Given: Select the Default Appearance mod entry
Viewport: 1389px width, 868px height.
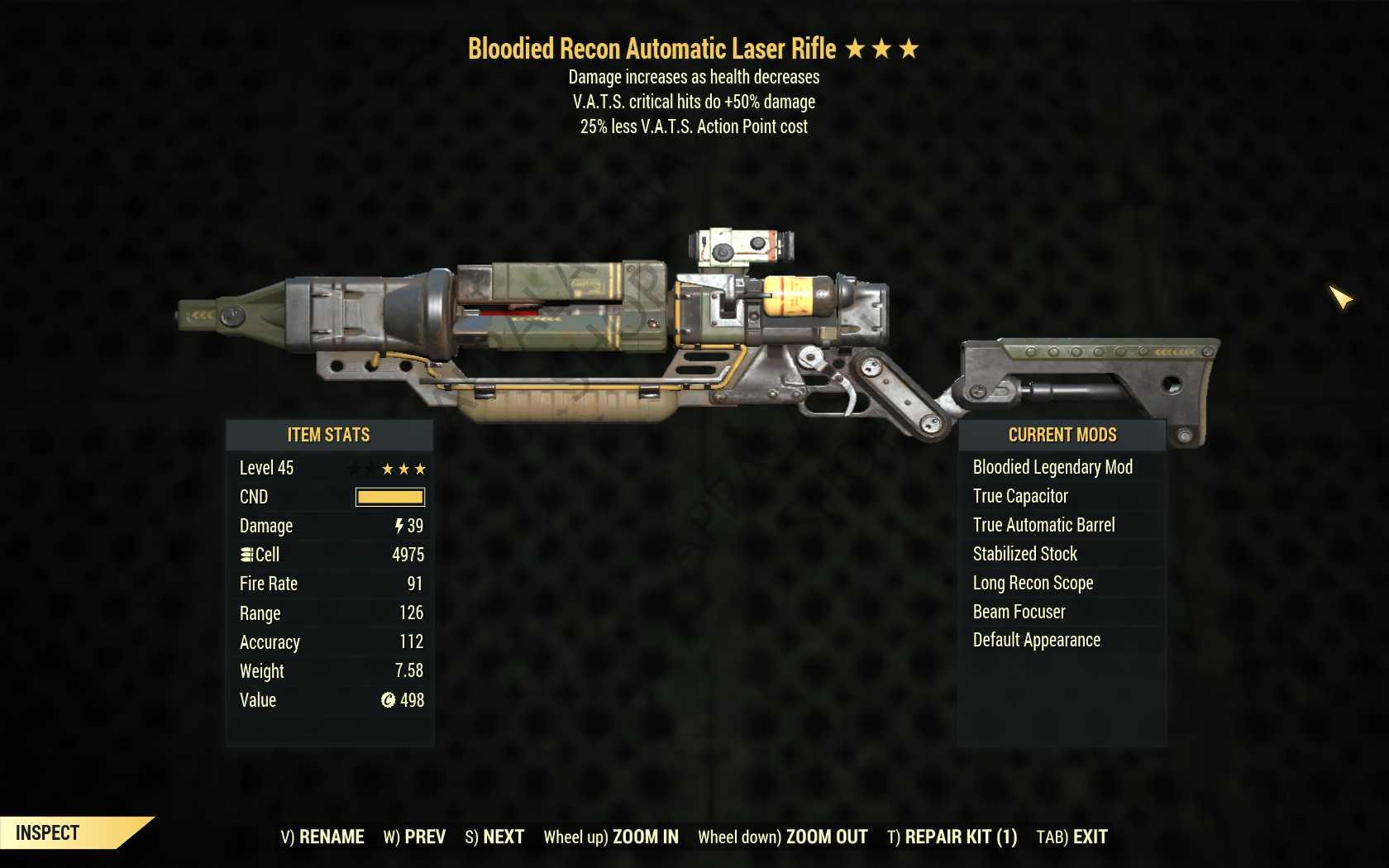Looking at the screenshot, I should [x=1034, y=640].
